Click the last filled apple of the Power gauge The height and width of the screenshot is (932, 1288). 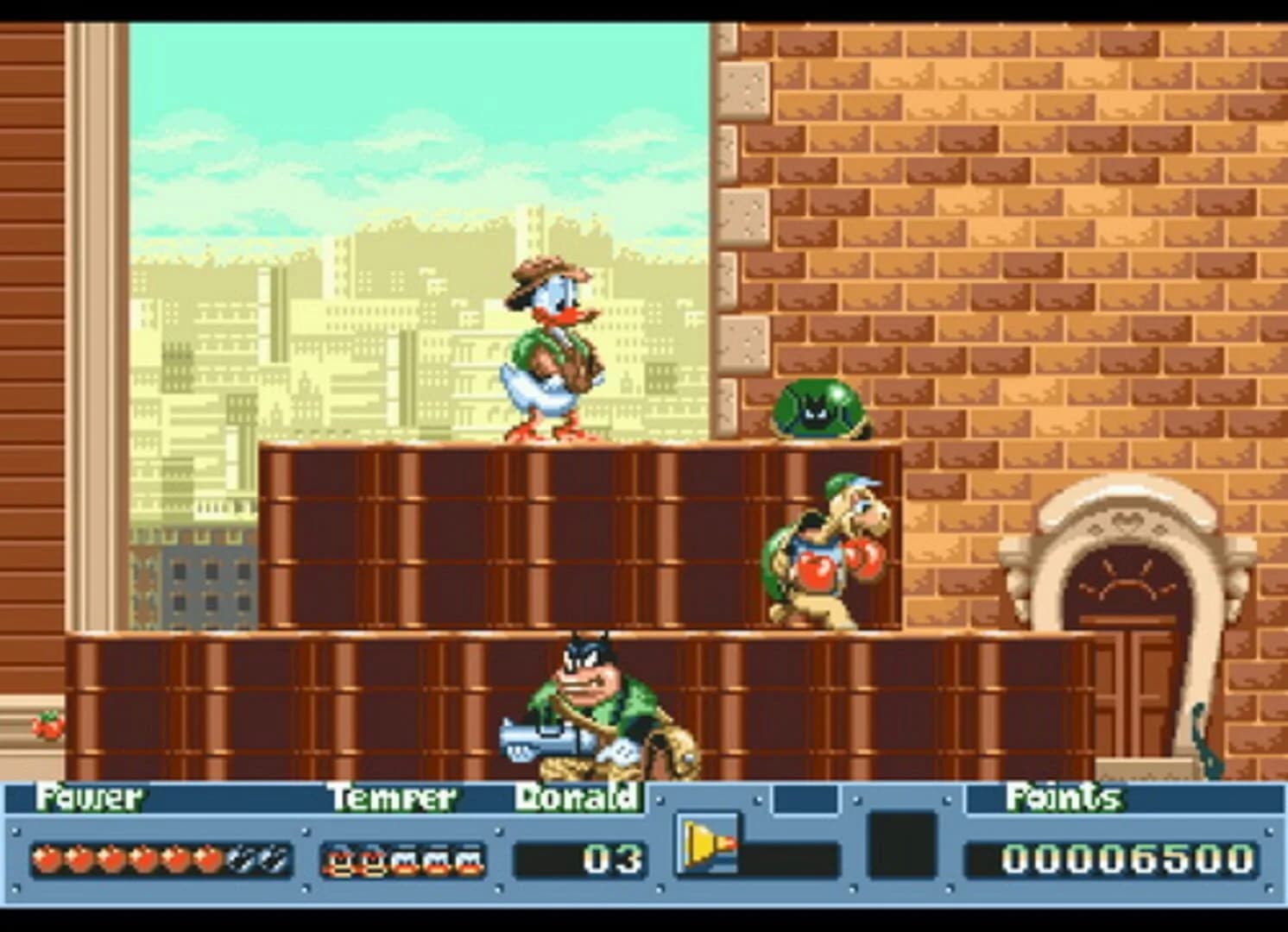210,860
